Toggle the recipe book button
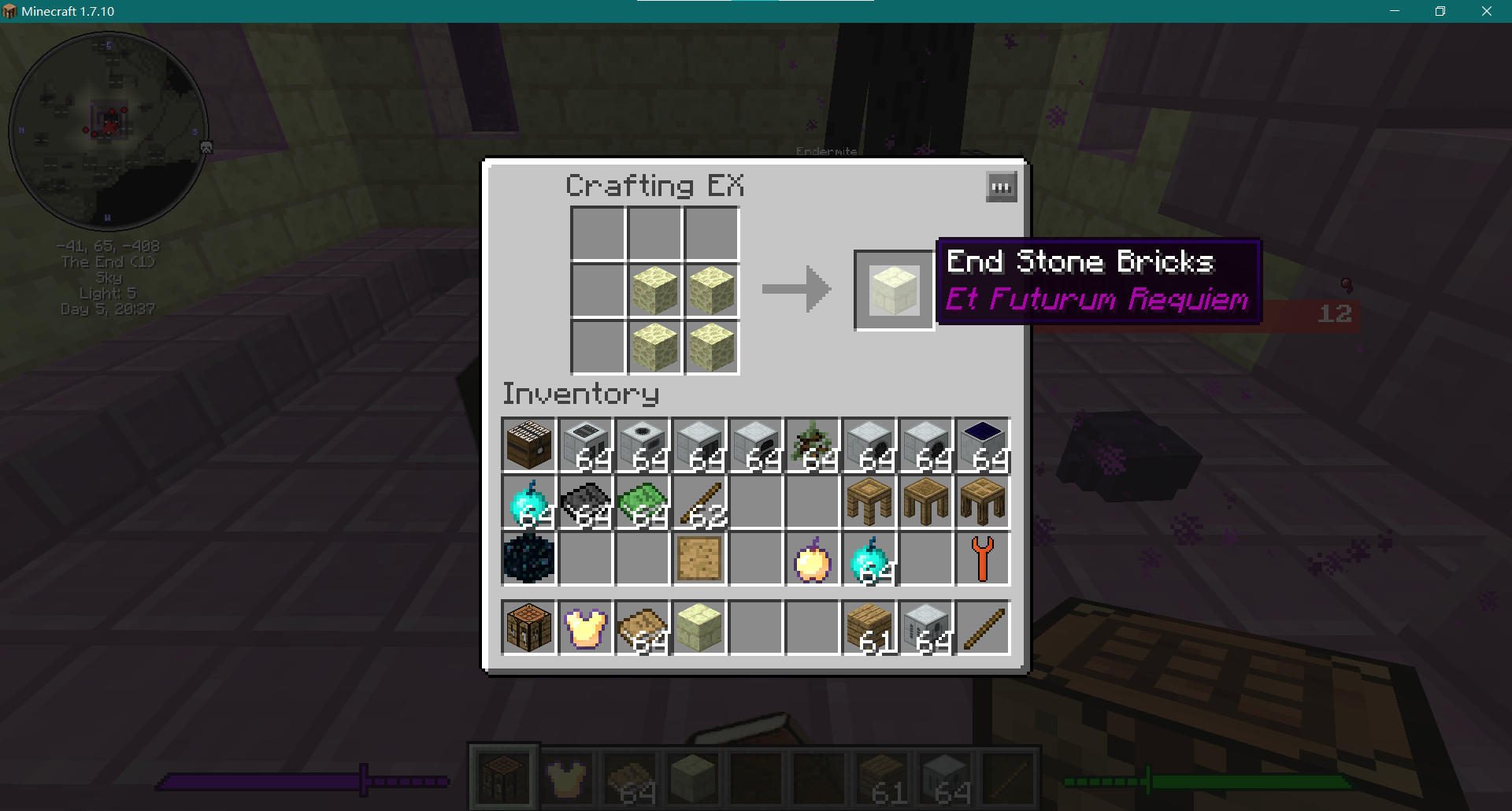The width and height of the screenshot is (1512, 811). point(1000,187)
